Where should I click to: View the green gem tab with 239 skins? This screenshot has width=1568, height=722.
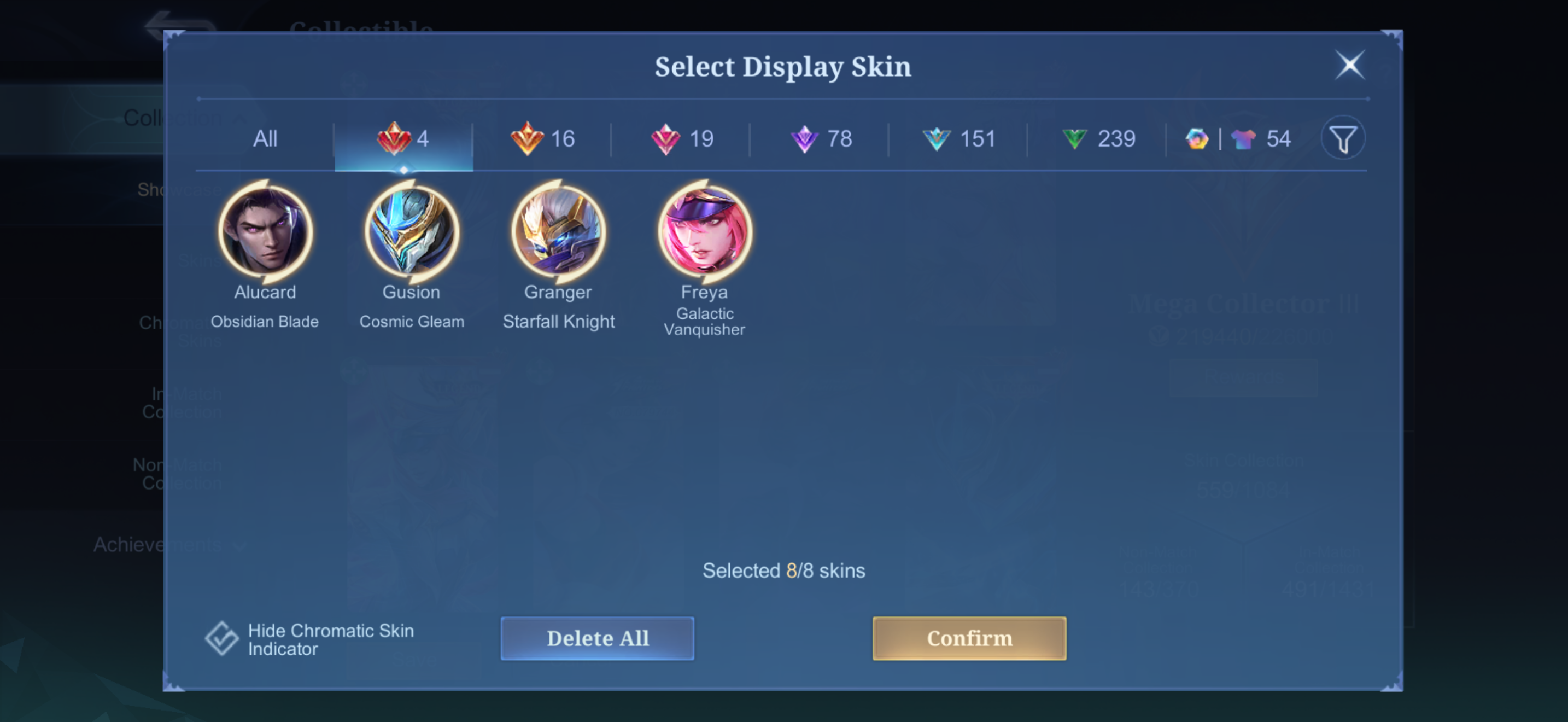coord(1097,139)
